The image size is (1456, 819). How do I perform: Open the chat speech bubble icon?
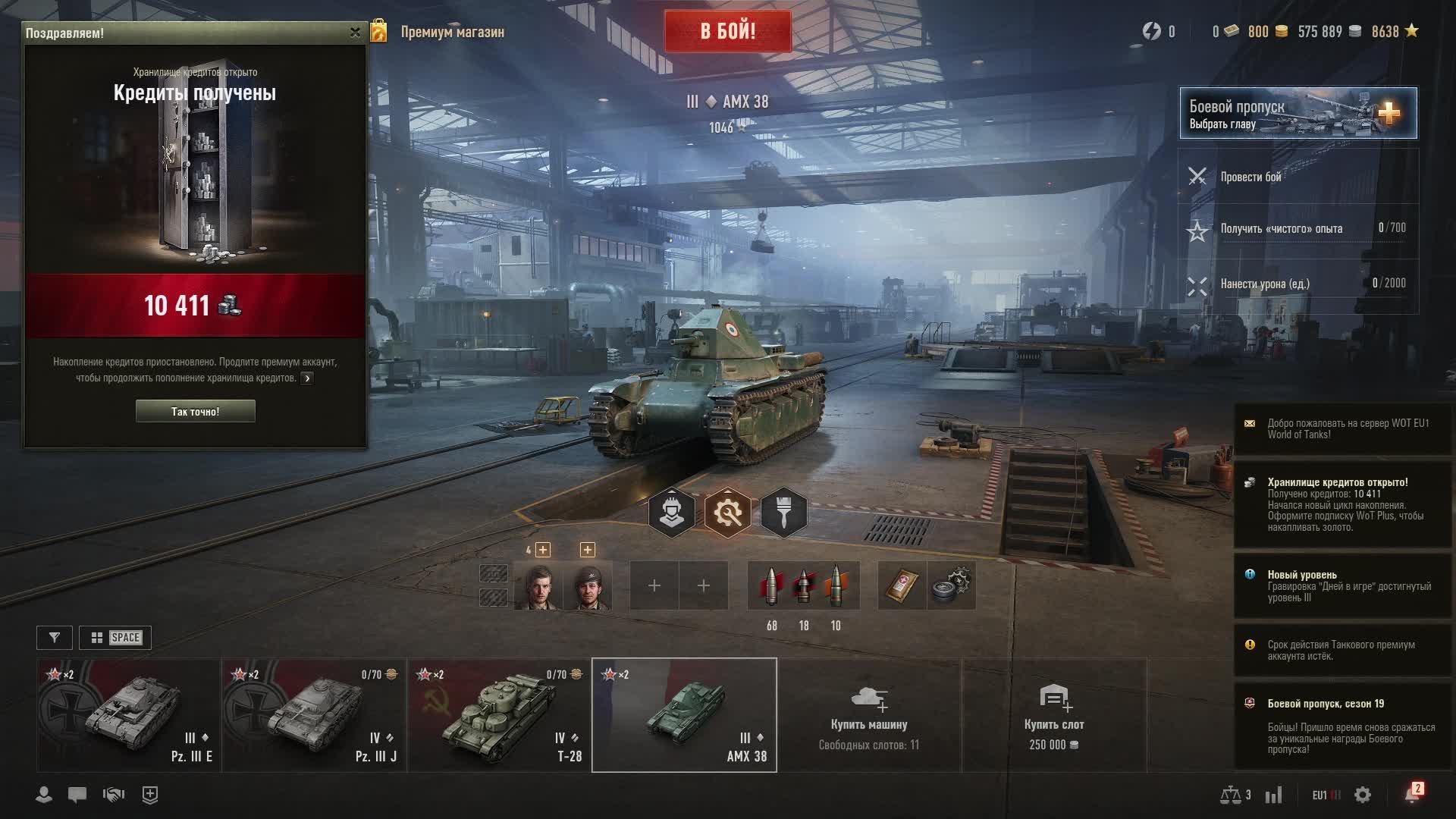pyautogui.click(x=77, y=795)
